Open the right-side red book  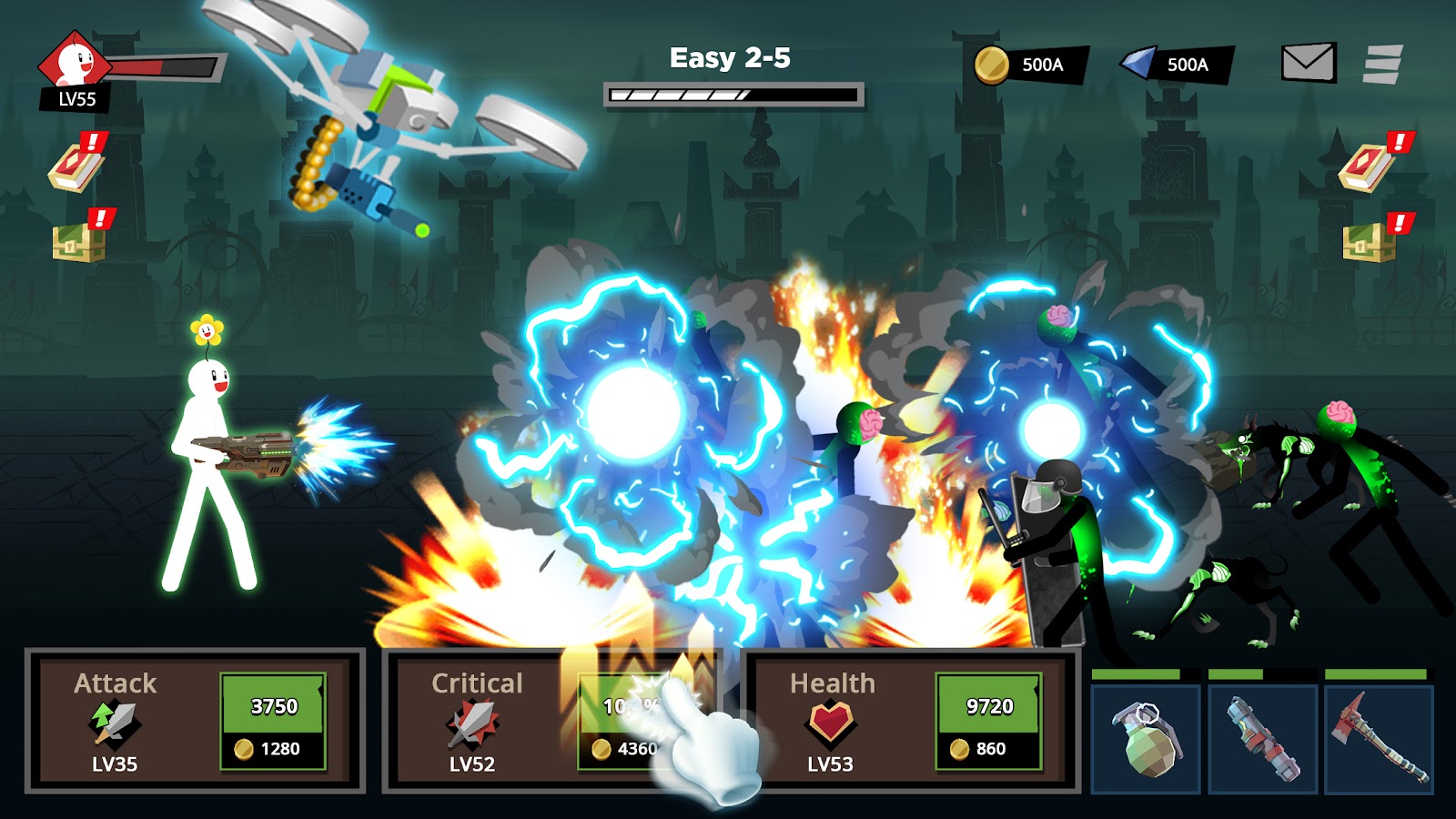pos(1369,166)
